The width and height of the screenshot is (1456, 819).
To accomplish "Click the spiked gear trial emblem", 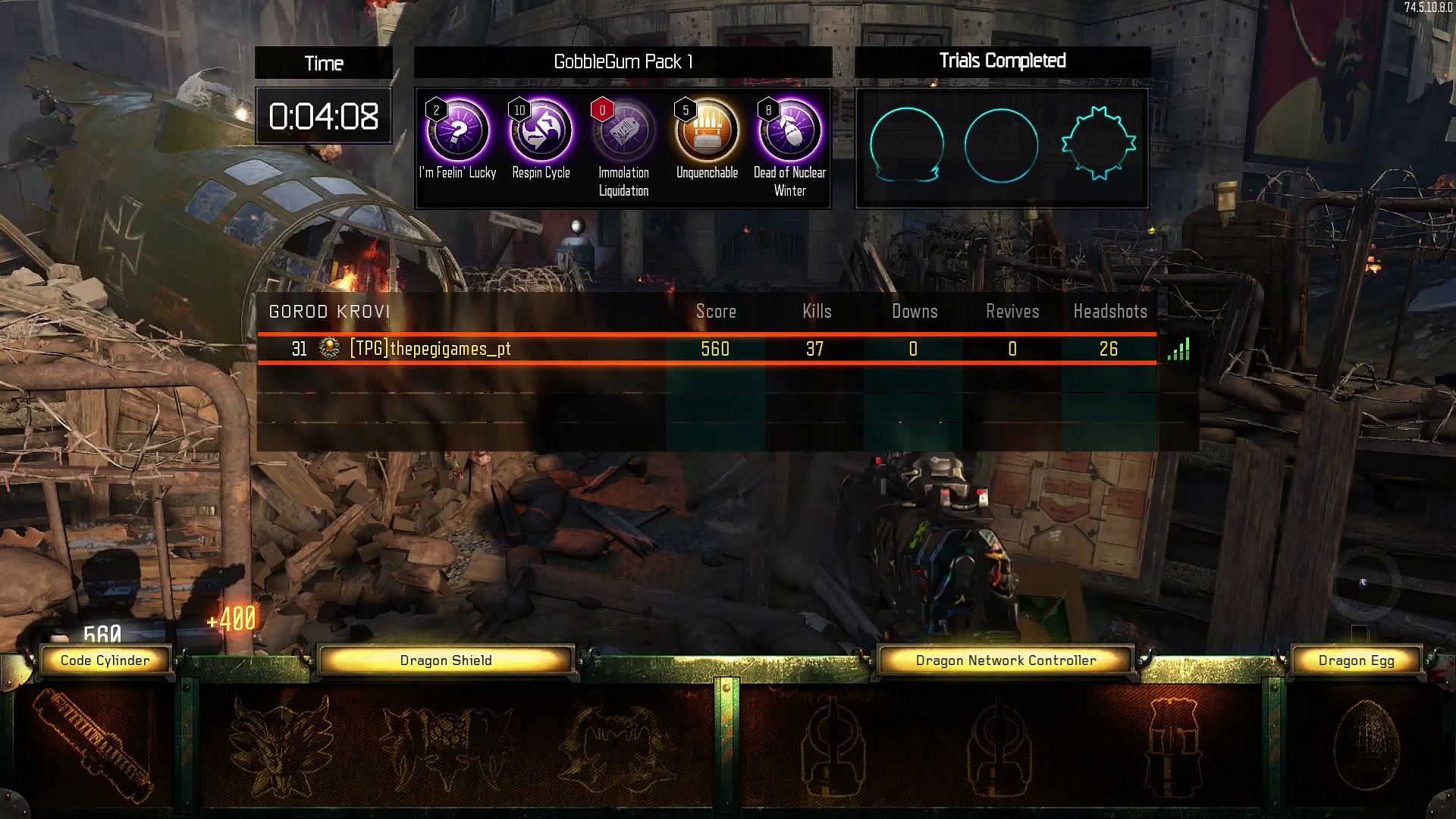I will pos(1098,144).
